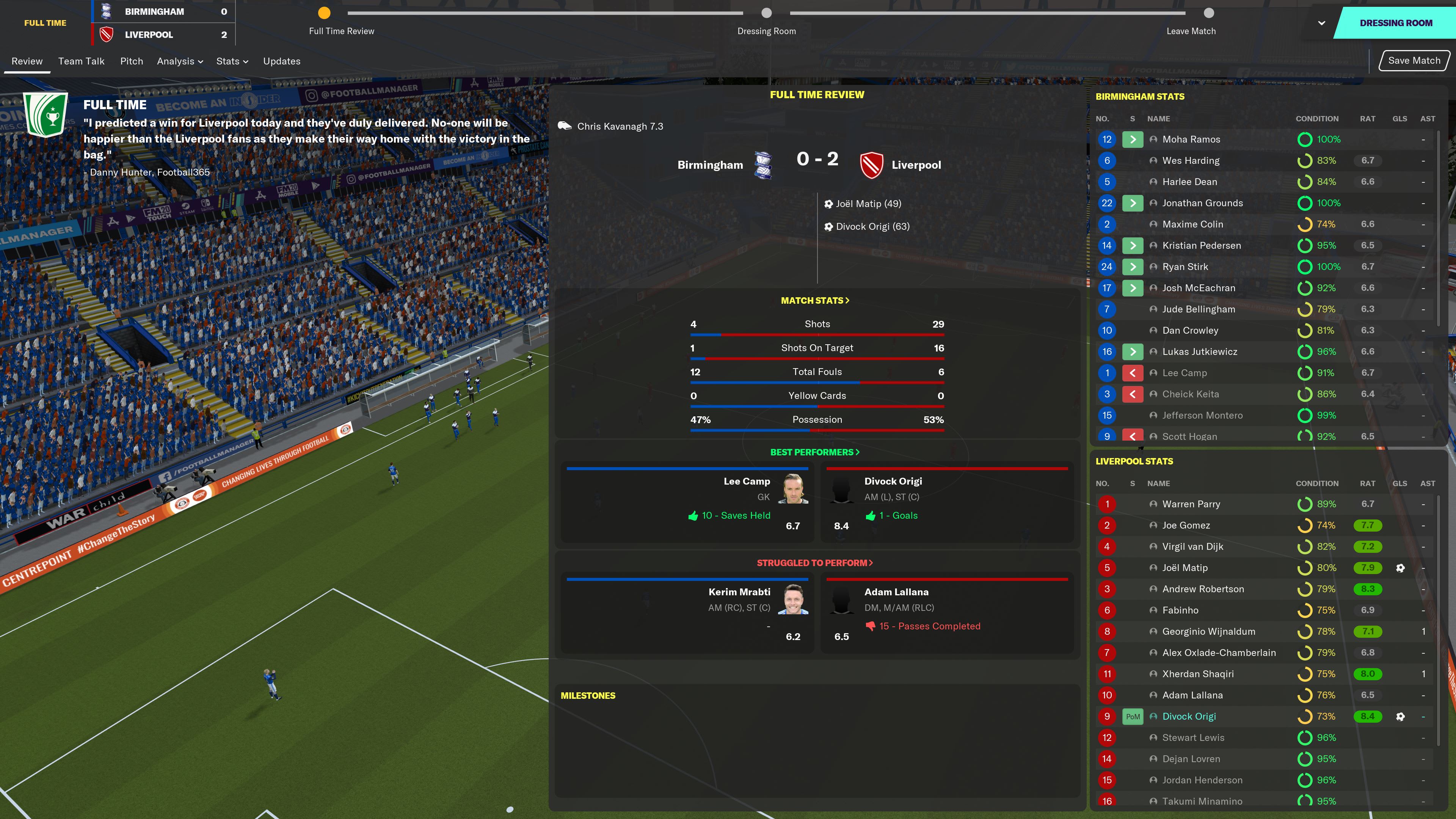
Task: Click the Save Match button
Action: pos(1414,61)
